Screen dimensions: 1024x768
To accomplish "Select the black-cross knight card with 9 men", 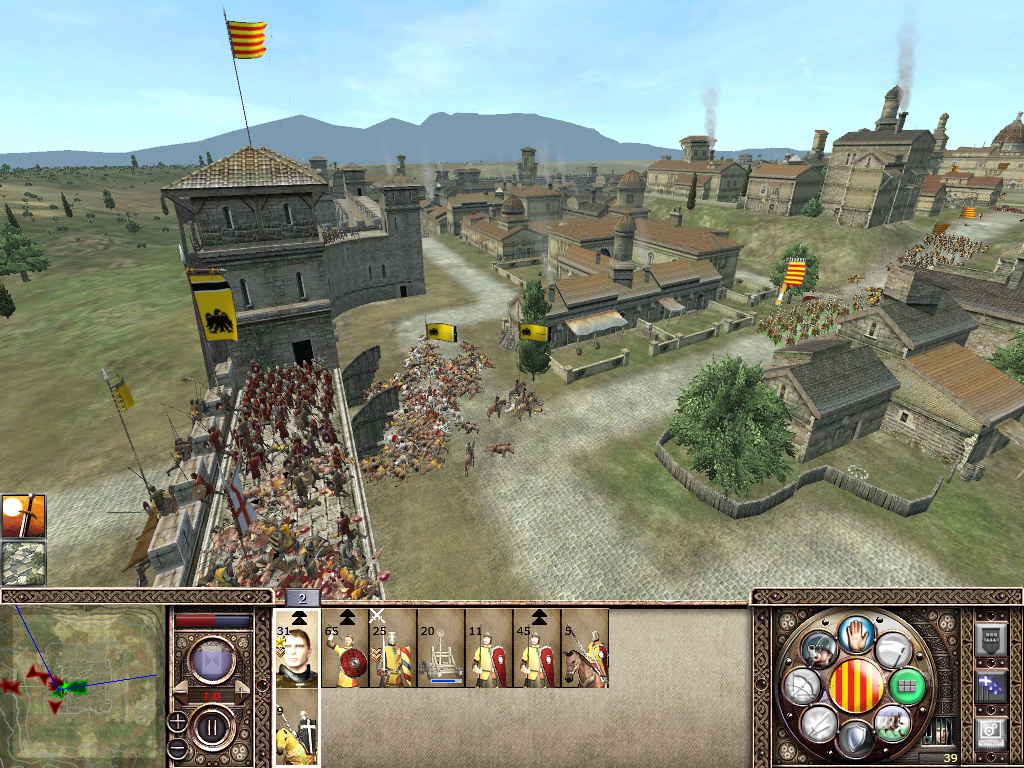I will pos(297,730).
